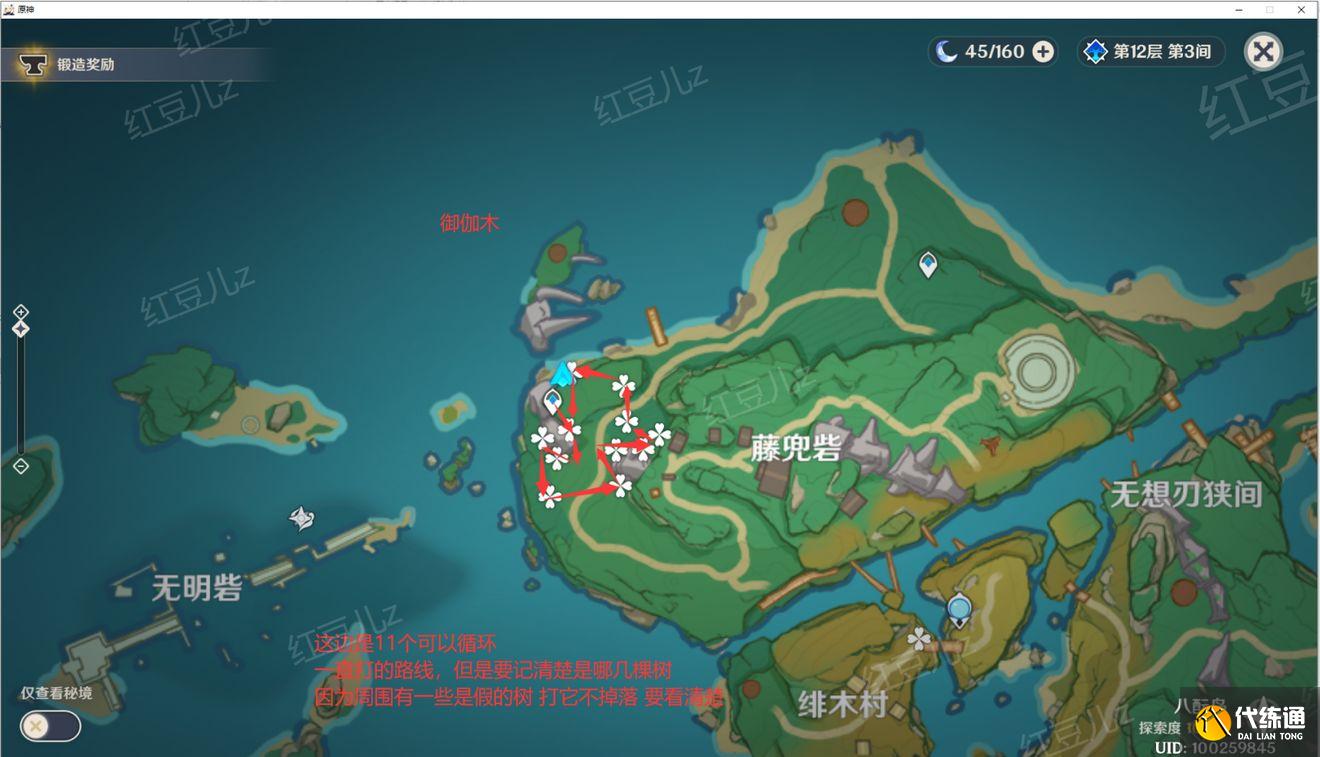
Task: Click the map zoom slider handle
Action: tap(21, 328)
